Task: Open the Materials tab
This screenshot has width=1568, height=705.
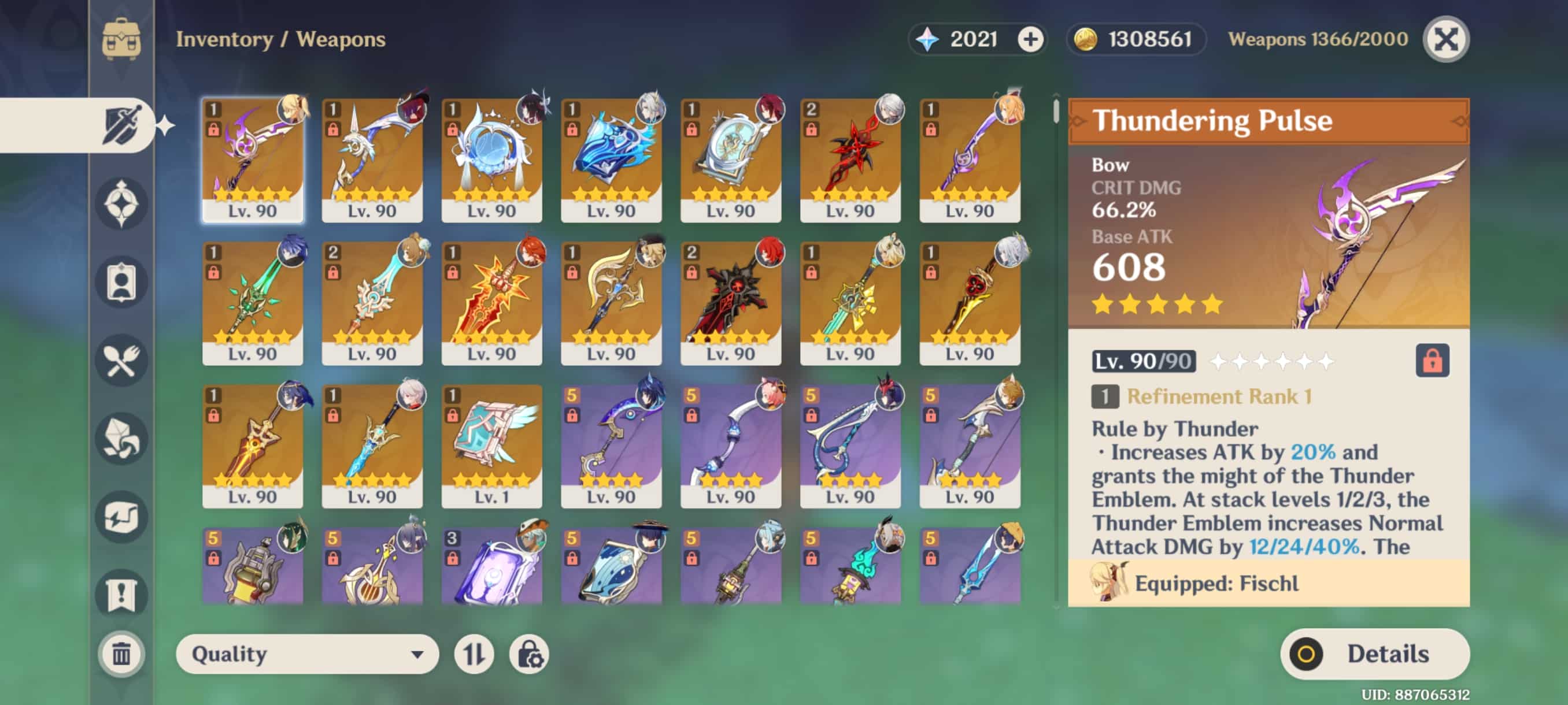Action: tap(121, 439)
